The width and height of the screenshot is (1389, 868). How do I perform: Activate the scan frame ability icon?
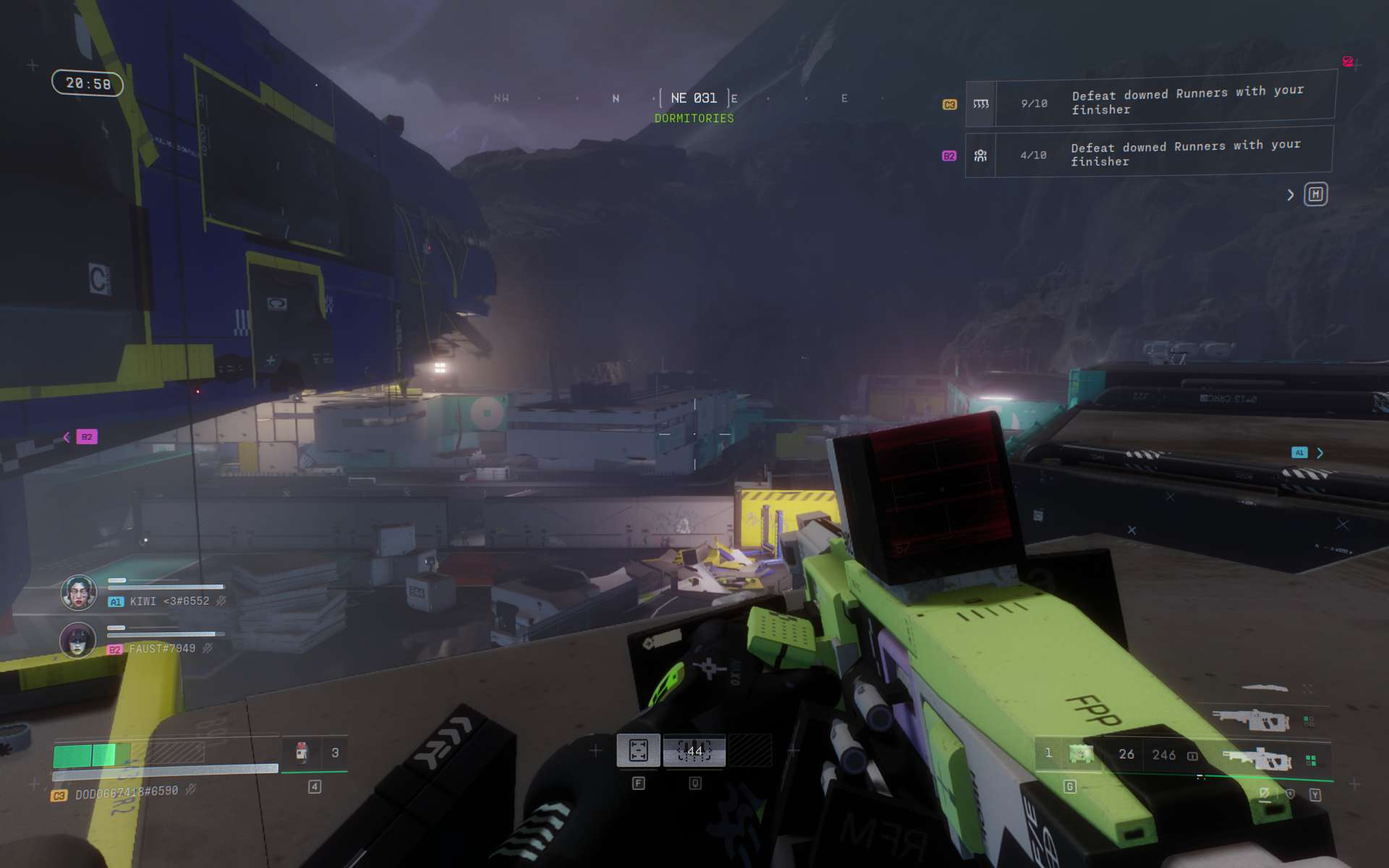[x=638, y=751]
